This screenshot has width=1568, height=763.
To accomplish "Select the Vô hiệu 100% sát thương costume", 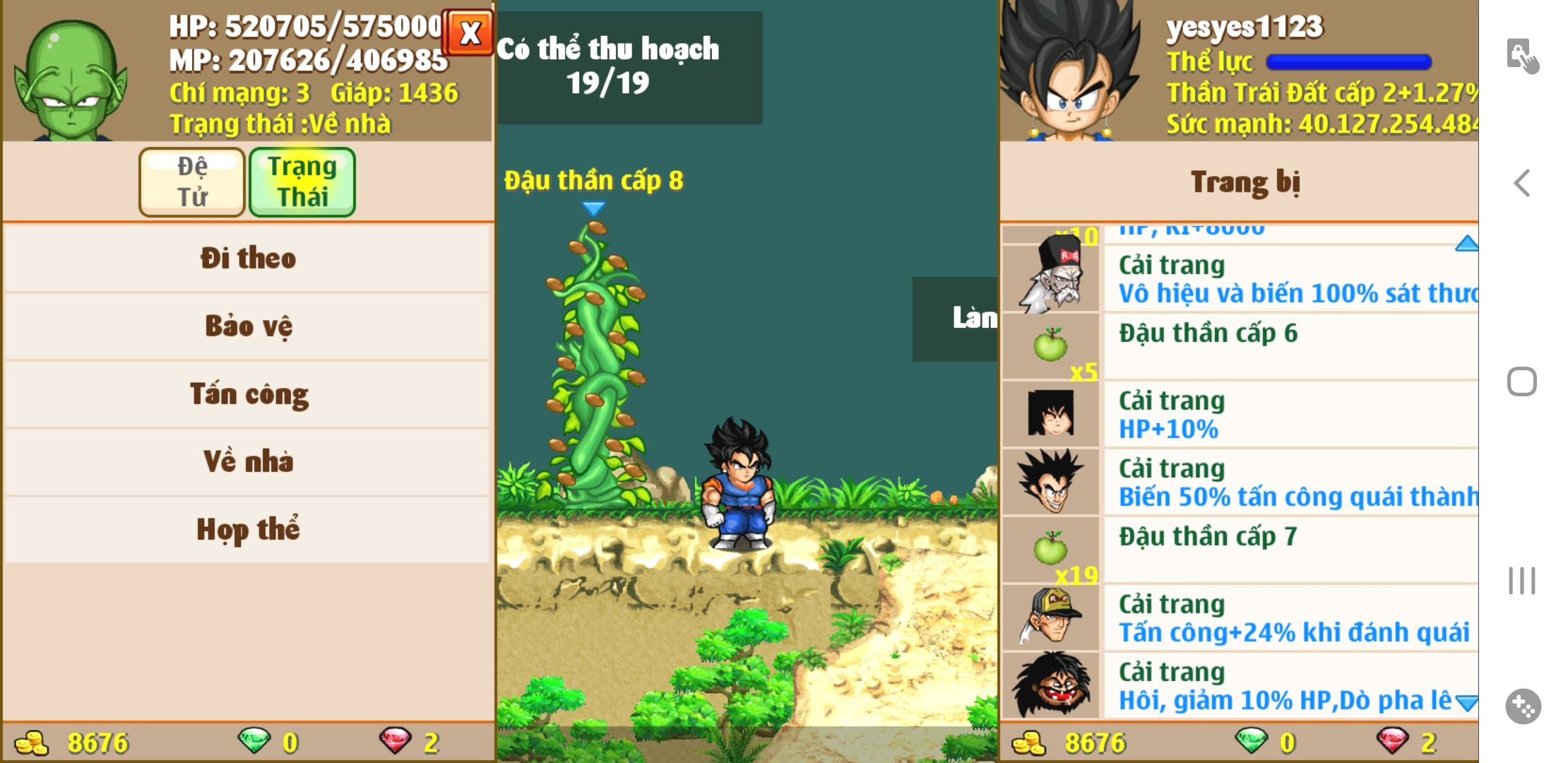I will coord(1240,278).
